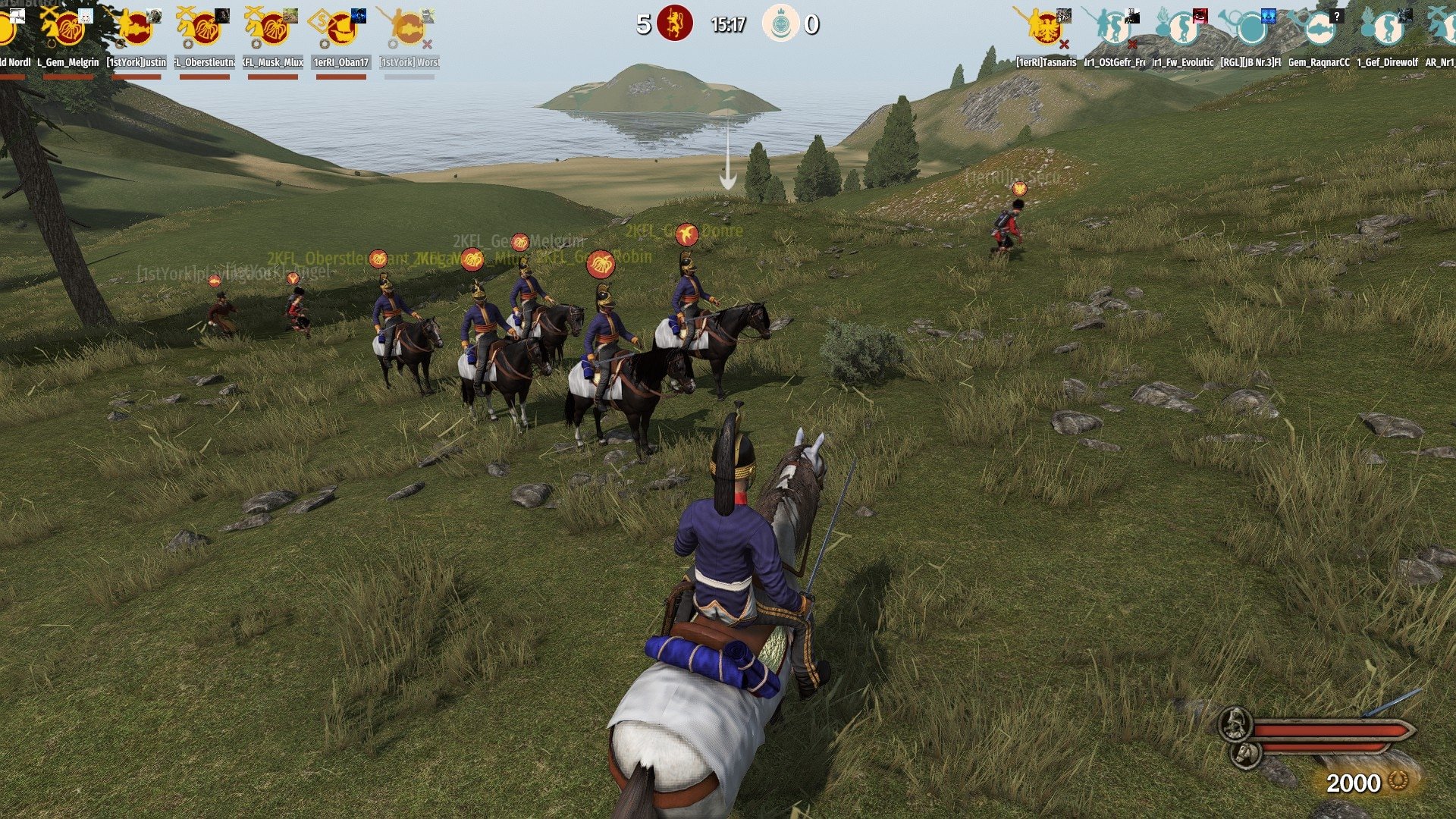
Task: Select the Ir1_Fw_Evolutio player badge
Action: point(1182,29)
